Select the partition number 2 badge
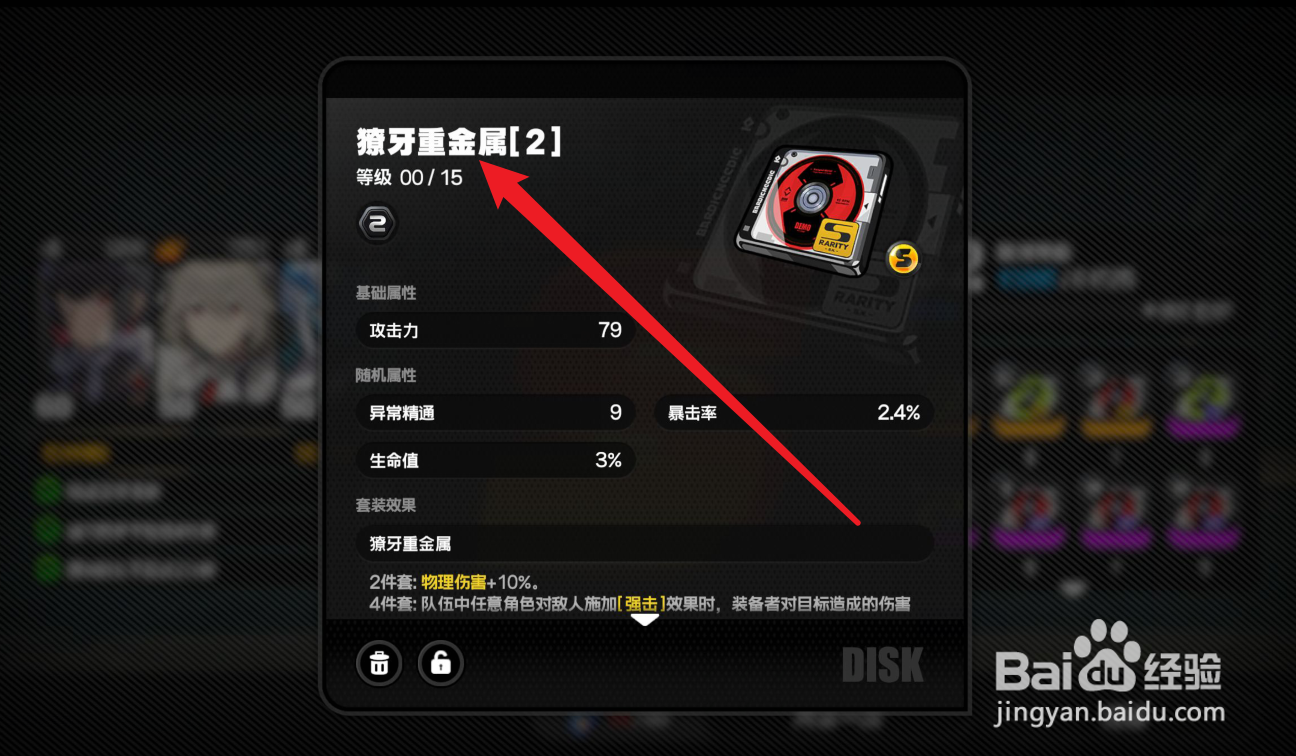The height and width of the screenshot is (756, 1296). [376, 223]
